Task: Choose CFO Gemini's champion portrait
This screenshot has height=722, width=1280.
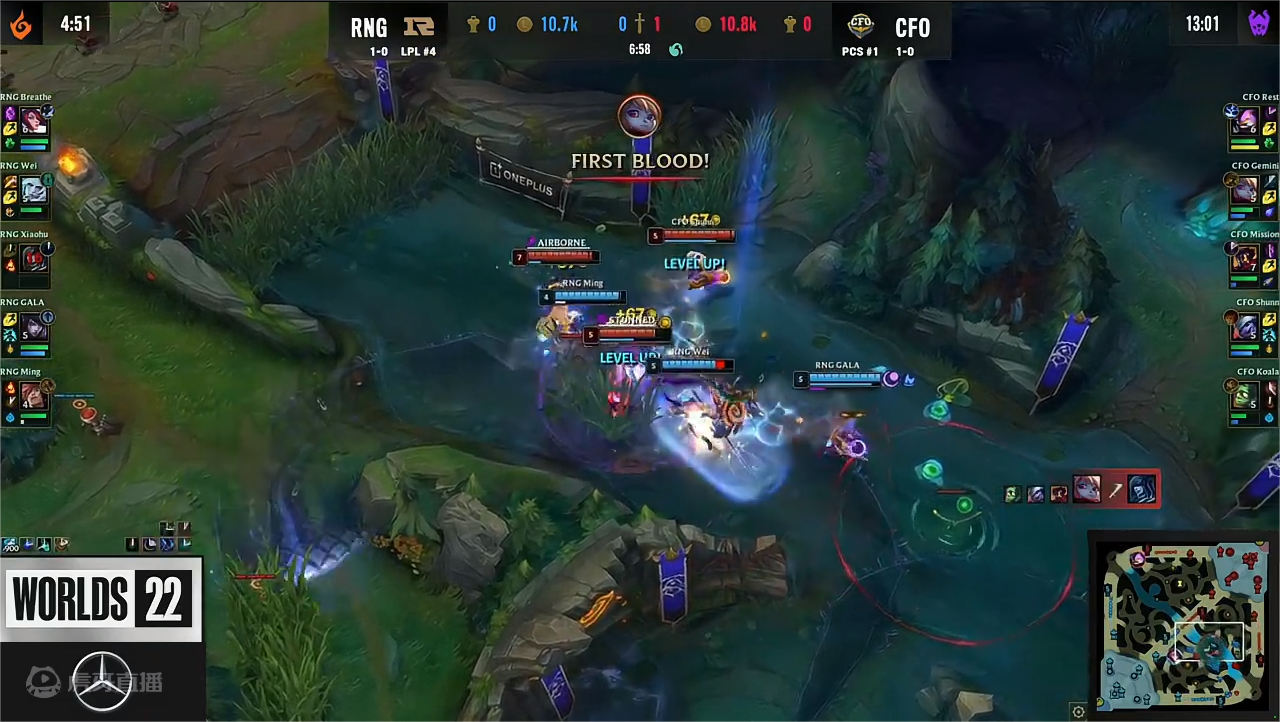Action: [1246, 189]
